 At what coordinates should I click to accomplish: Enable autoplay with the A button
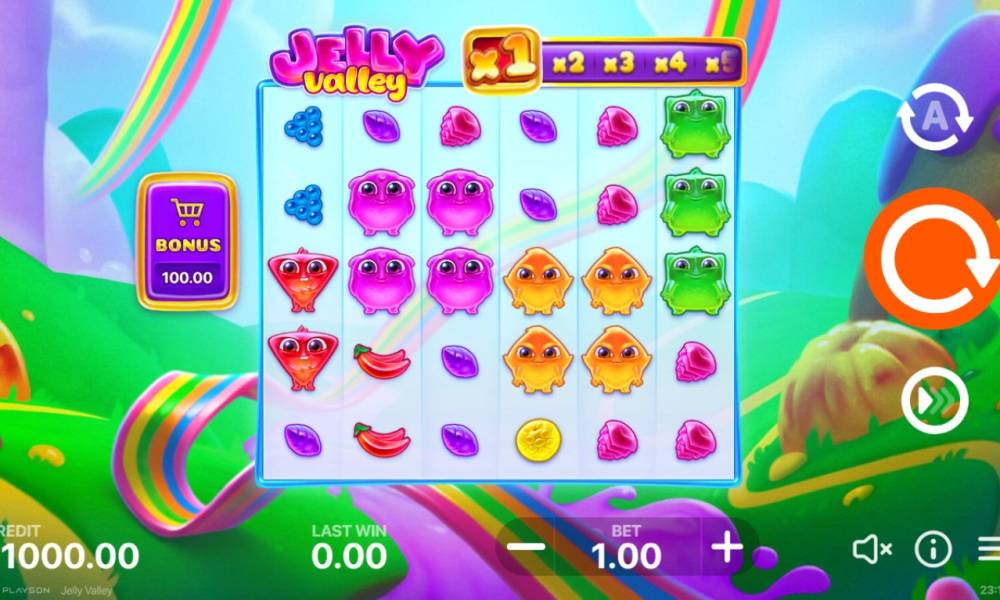click(934, 119)
